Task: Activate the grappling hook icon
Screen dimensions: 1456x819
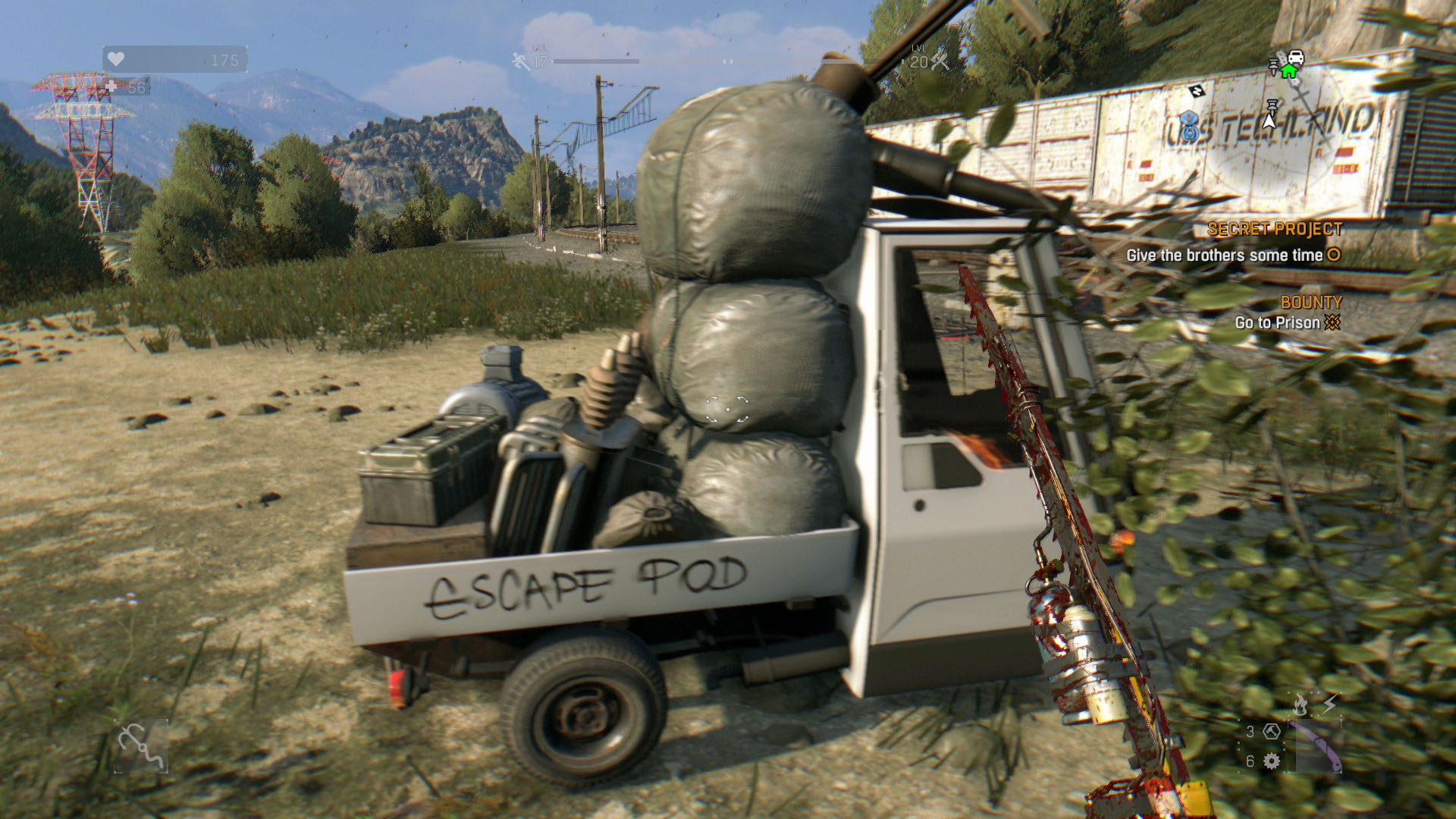Action: click(x=141, y=745)
